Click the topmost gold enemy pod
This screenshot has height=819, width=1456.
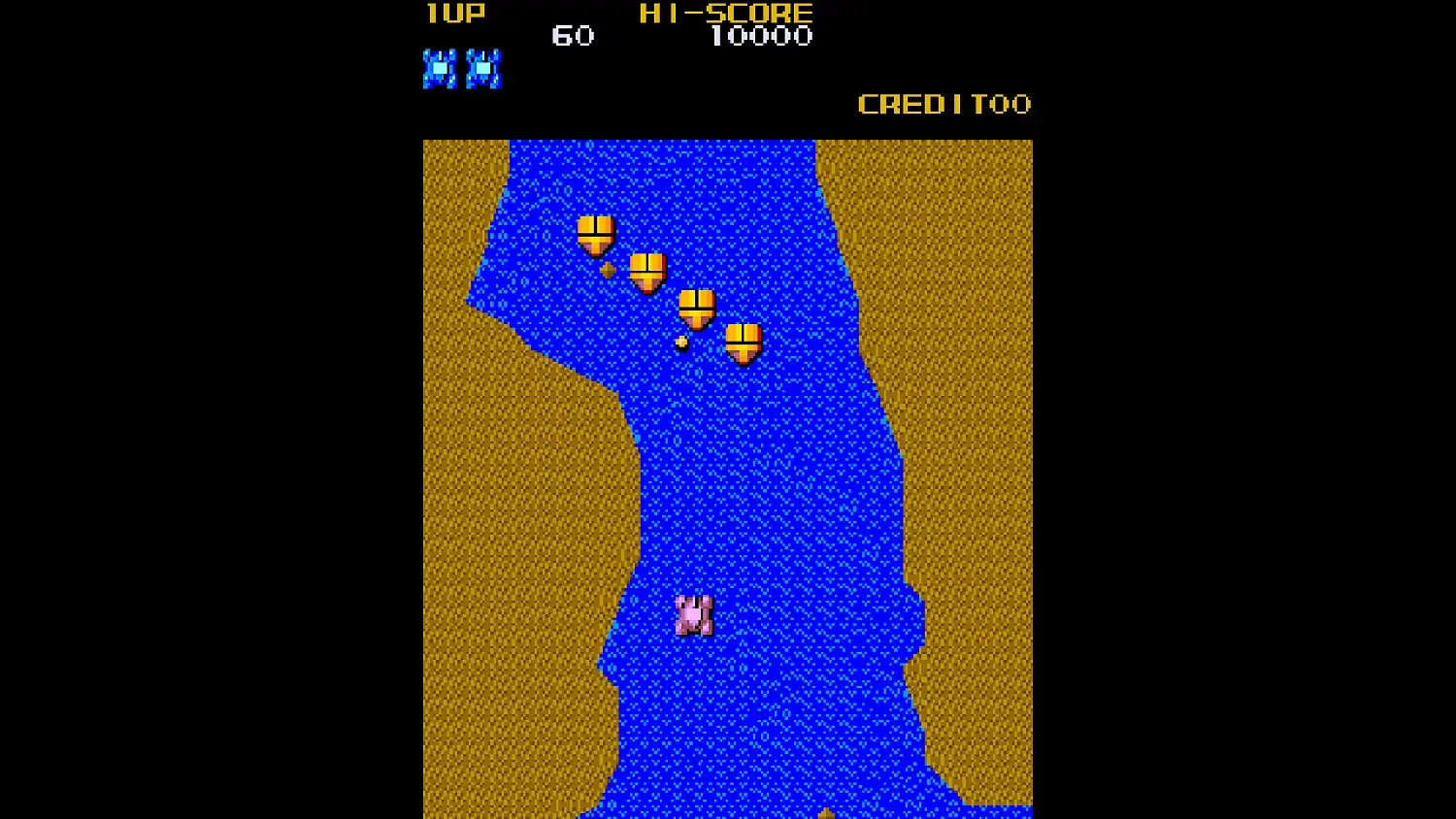click(x=594, y=233)
